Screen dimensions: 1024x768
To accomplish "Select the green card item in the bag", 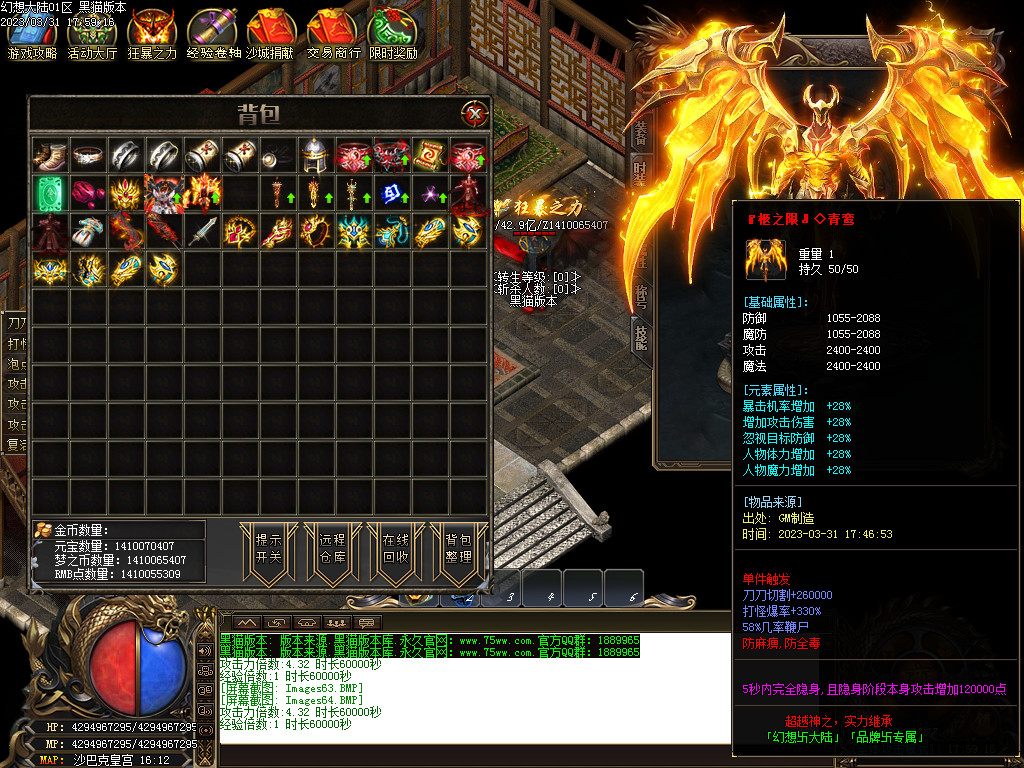I will (x=50, y=192).
